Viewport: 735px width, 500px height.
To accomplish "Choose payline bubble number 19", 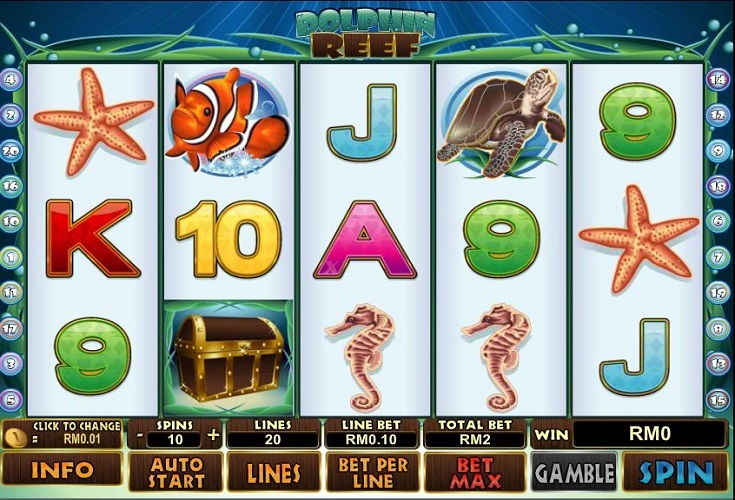I will [718, 292].
